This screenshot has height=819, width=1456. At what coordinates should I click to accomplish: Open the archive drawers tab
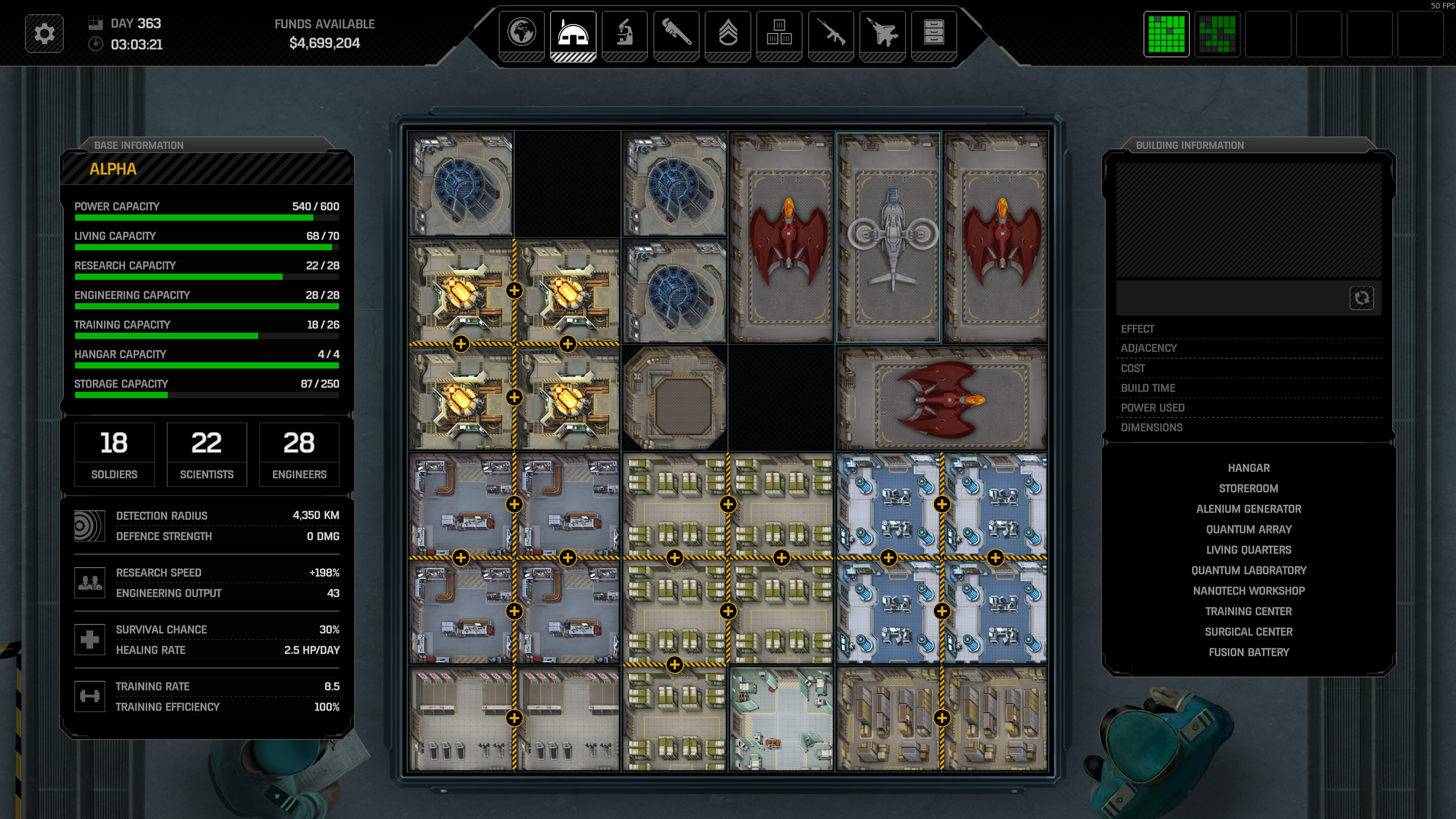[934, 32]
